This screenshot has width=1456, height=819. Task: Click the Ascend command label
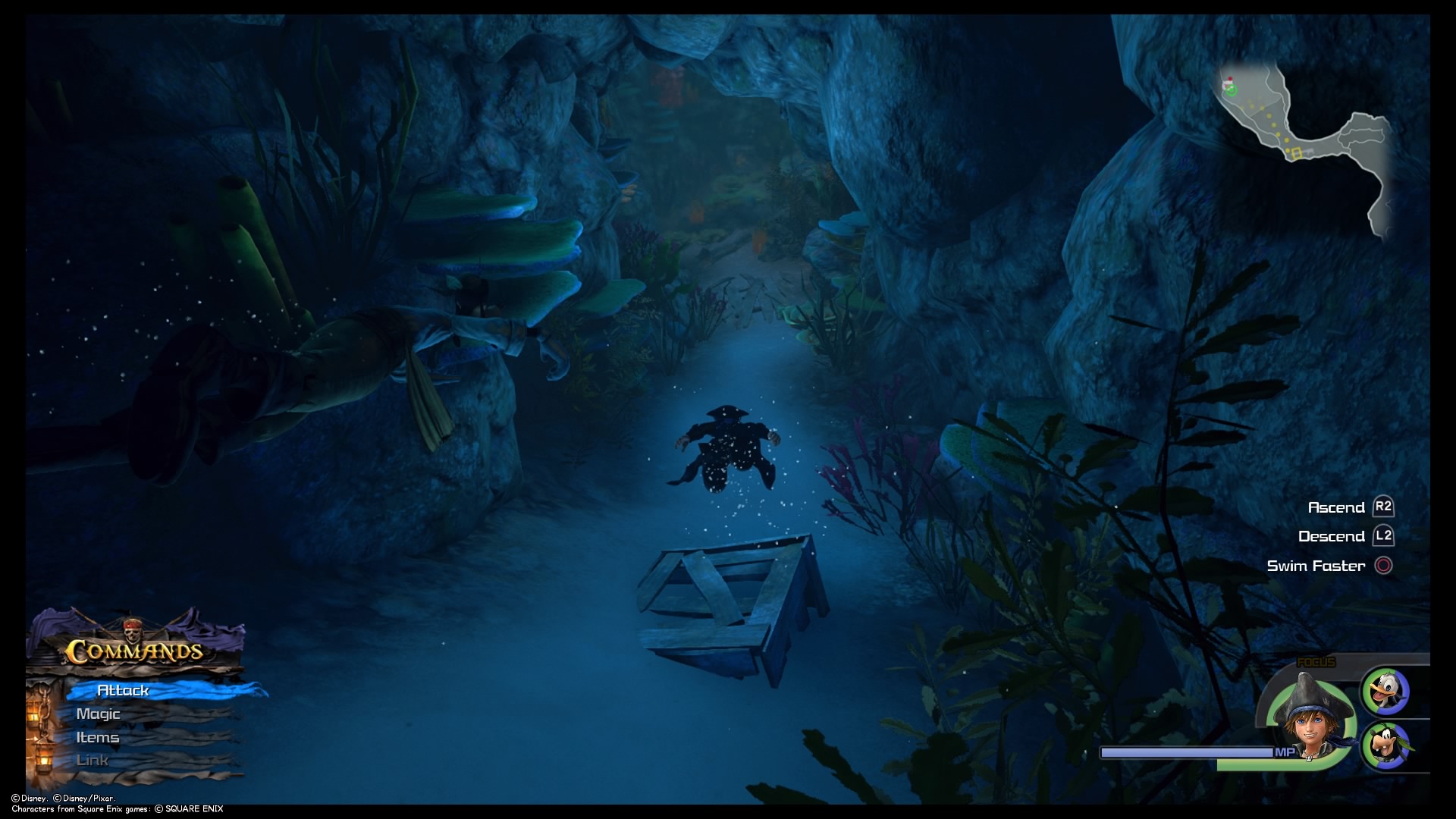pos(1337,507)
